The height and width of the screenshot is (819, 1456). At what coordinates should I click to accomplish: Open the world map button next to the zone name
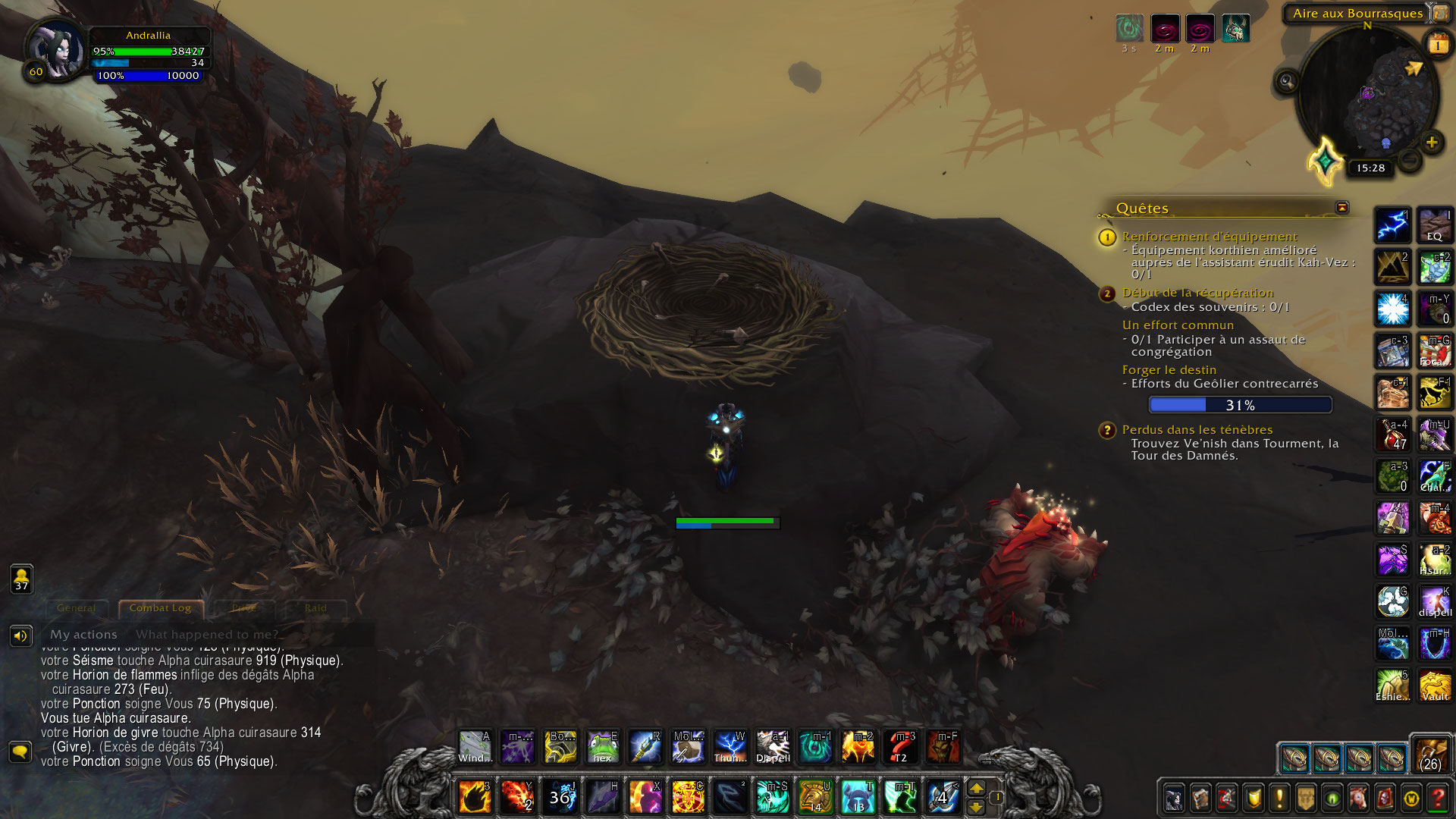tap(1440, 13)
